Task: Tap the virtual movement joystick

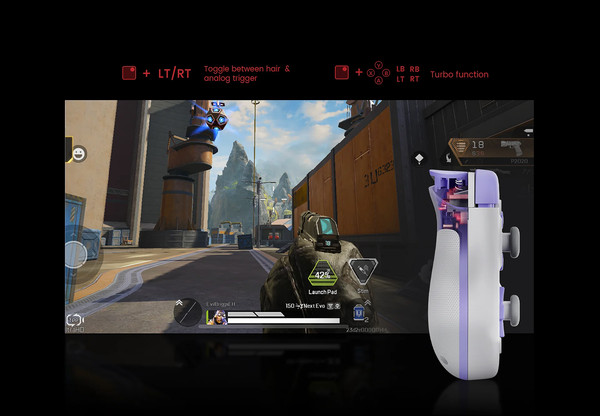Action: (76, 255)
